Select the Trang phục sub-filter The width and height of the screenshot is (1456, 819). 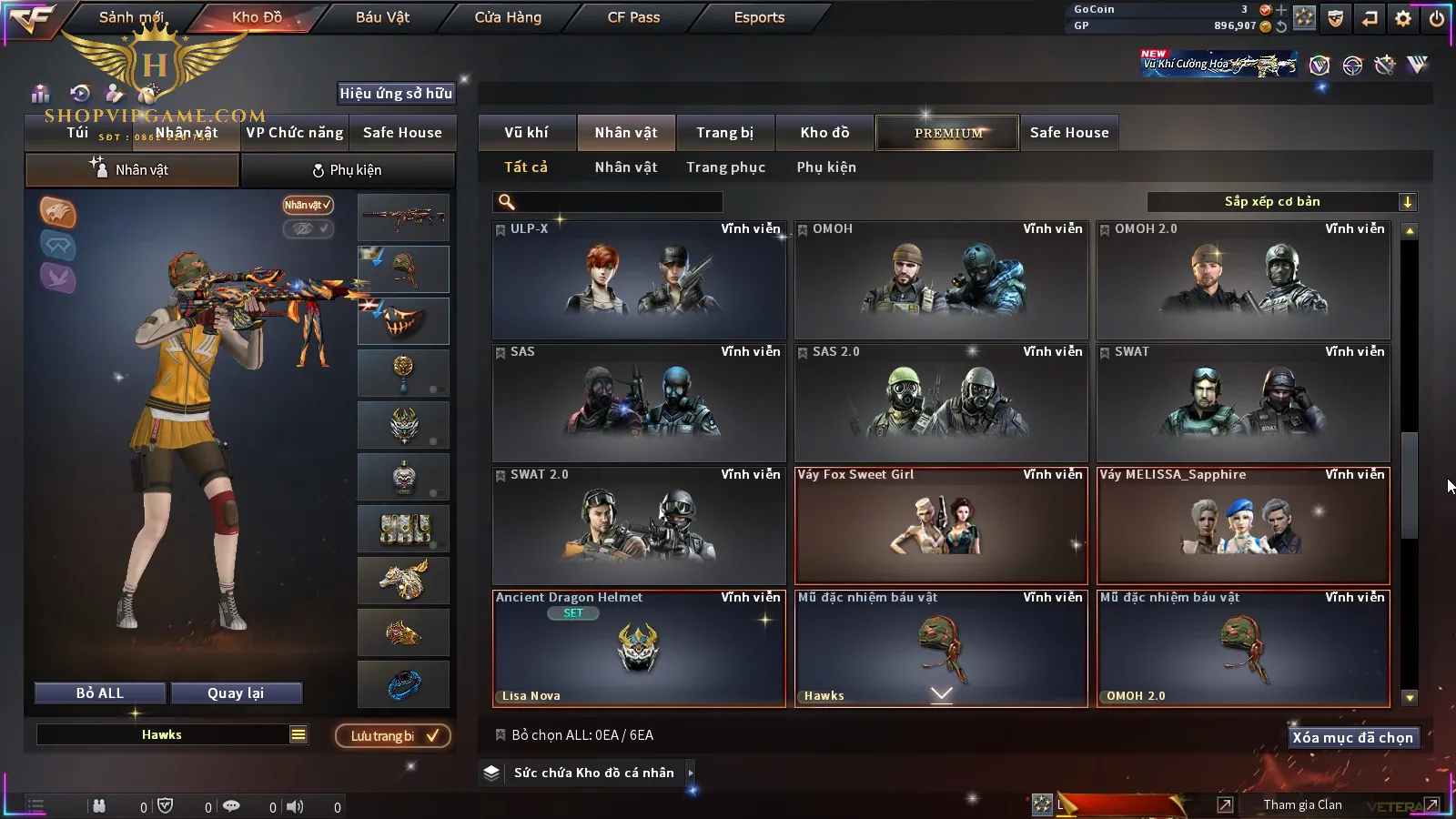[x=725, y=167]
